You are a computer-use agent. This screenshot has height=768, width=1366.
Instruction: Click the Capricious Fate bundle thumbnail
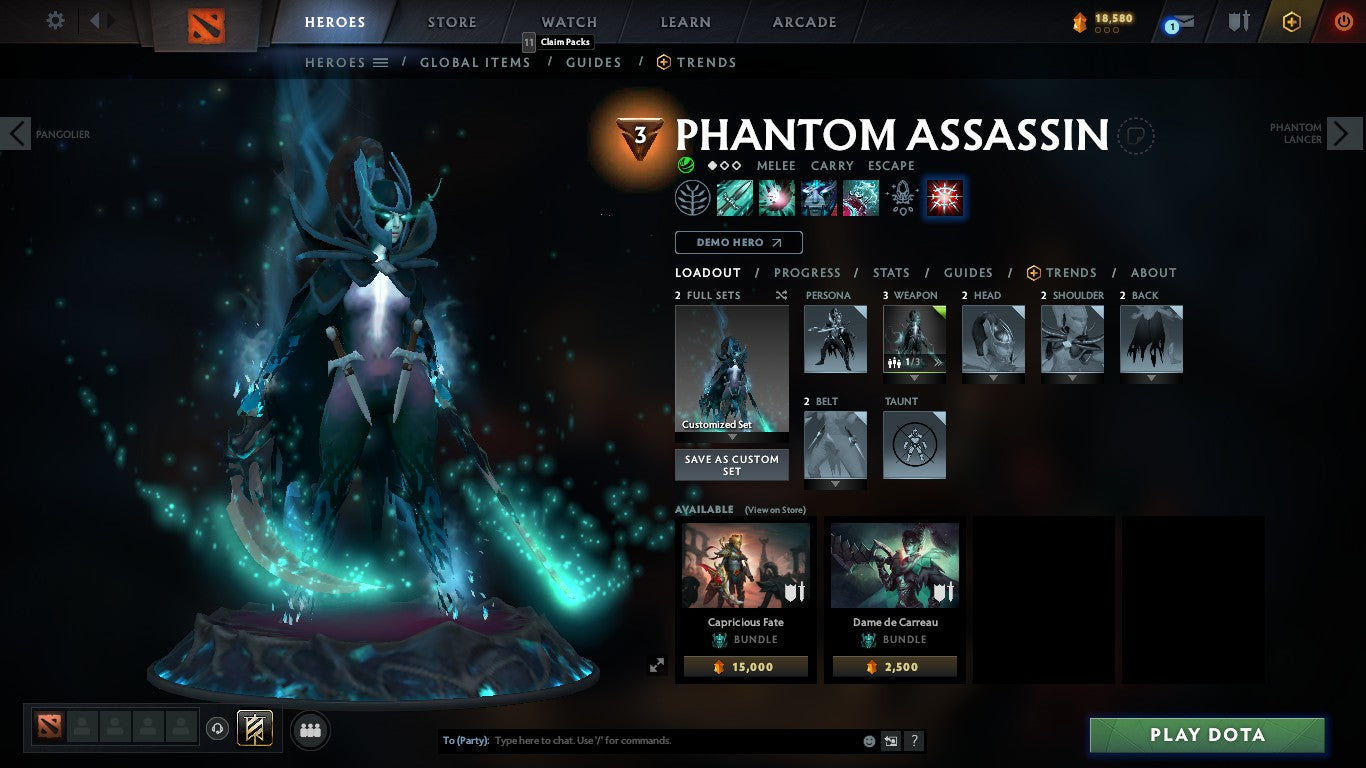744,565
